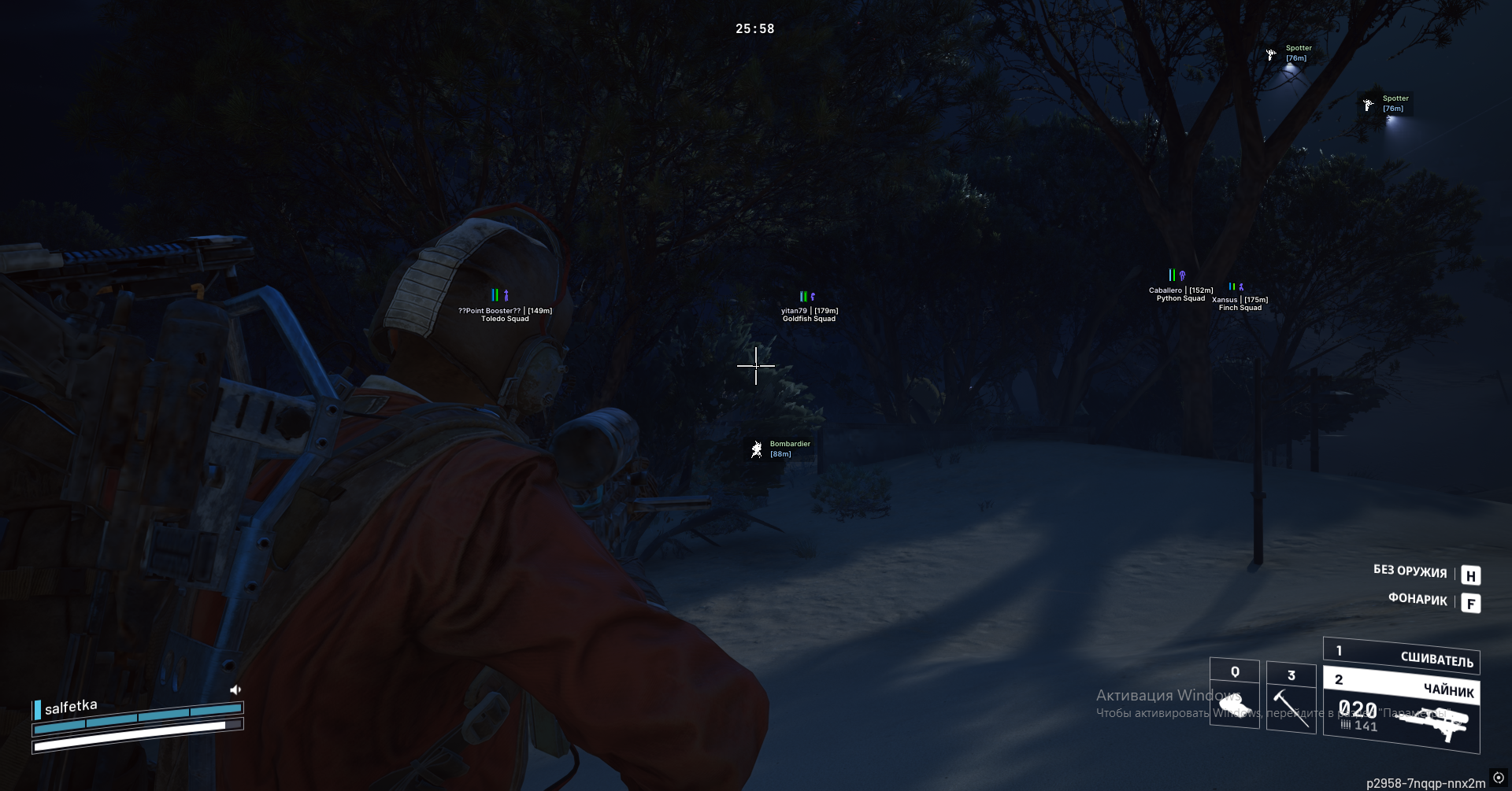Use the item in the Q slot

pos(1234,693)
